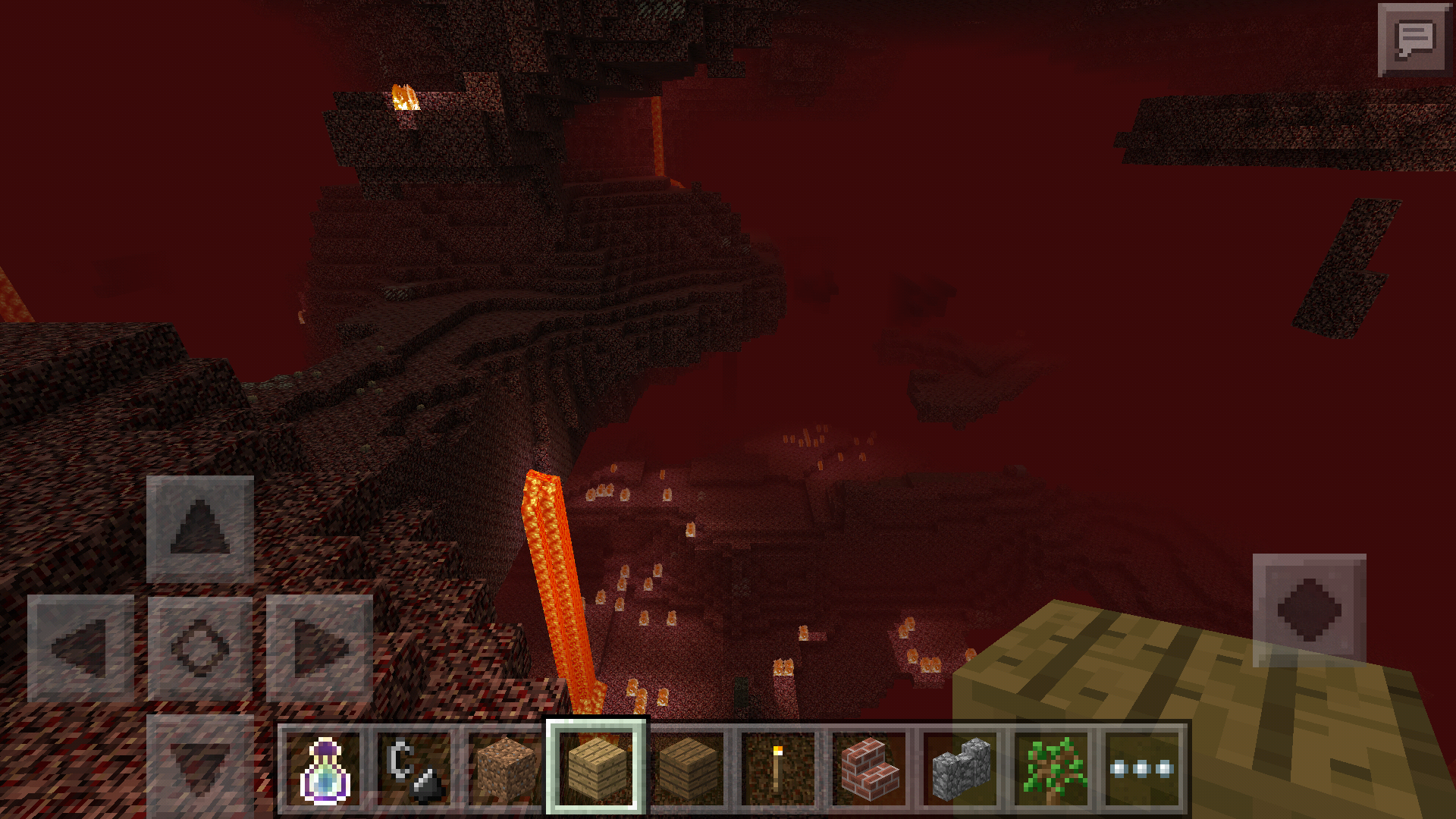This screenshot has height=819, width=1456.
Task: Tap the move forward arrow
Action: coord(200,529)
